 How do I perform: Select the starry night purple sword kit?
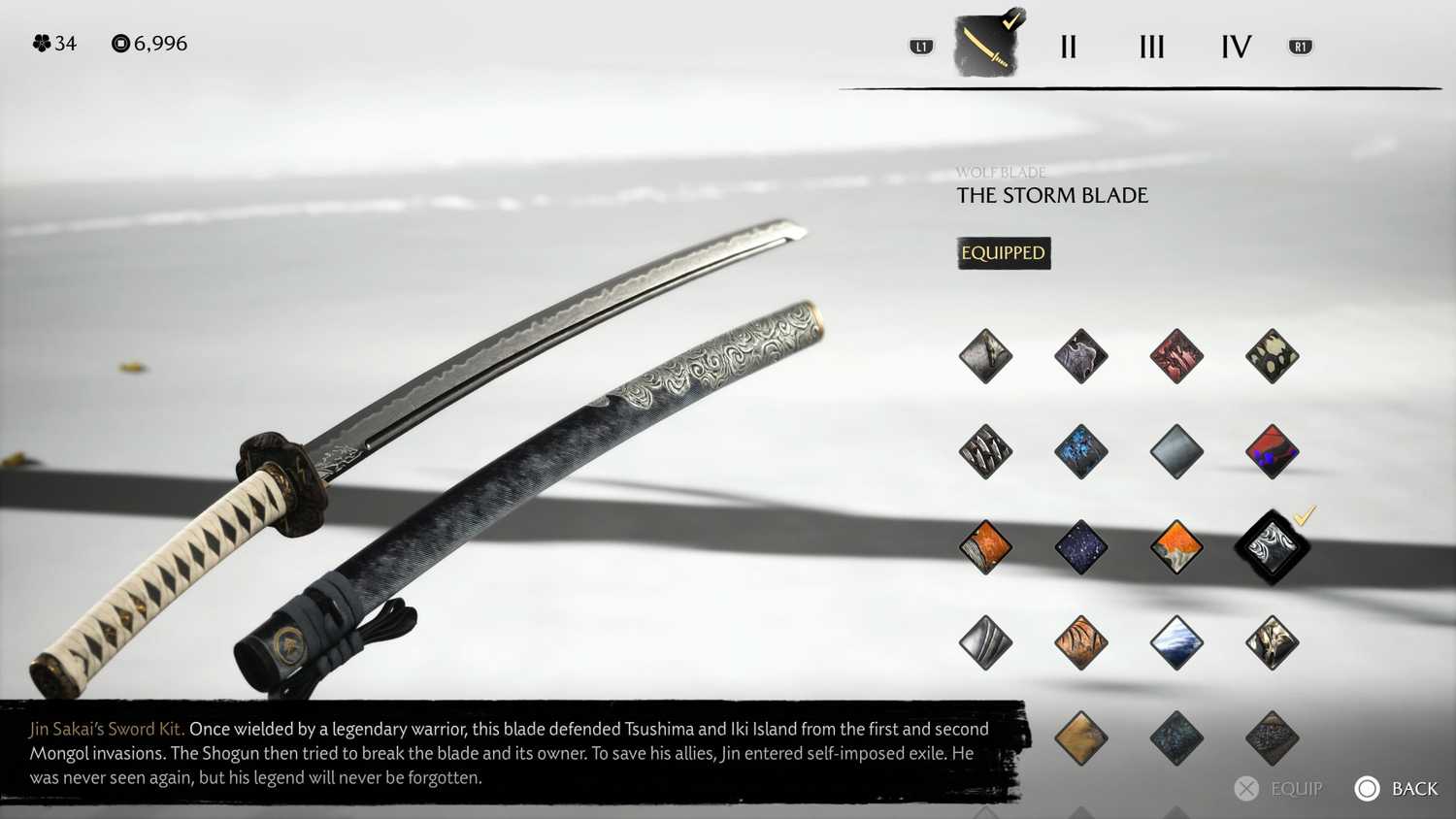click(x=1079, y=545)
